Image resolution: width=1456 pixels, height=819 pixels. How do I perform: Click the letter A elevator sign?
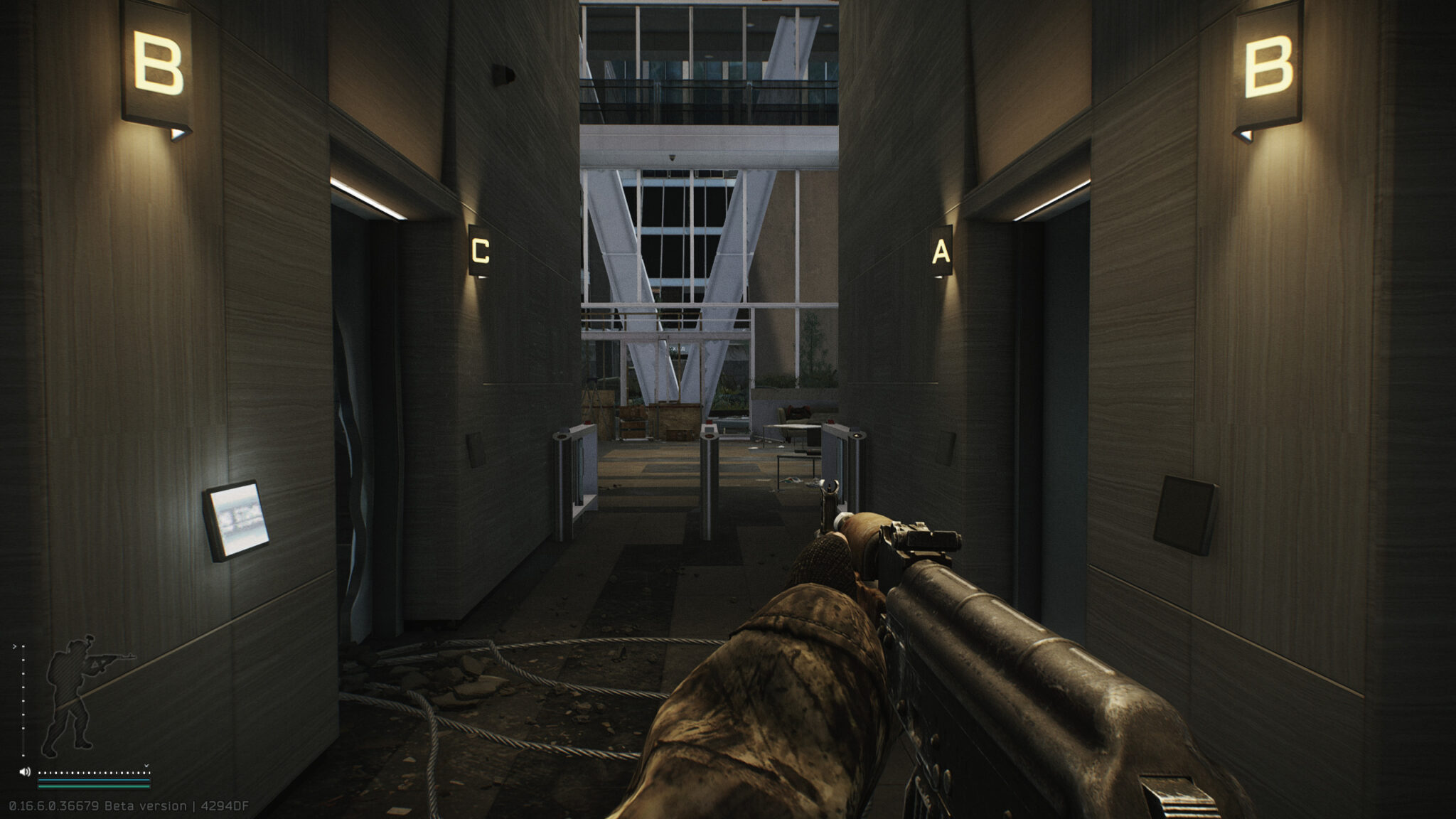[x=941, y=251]
